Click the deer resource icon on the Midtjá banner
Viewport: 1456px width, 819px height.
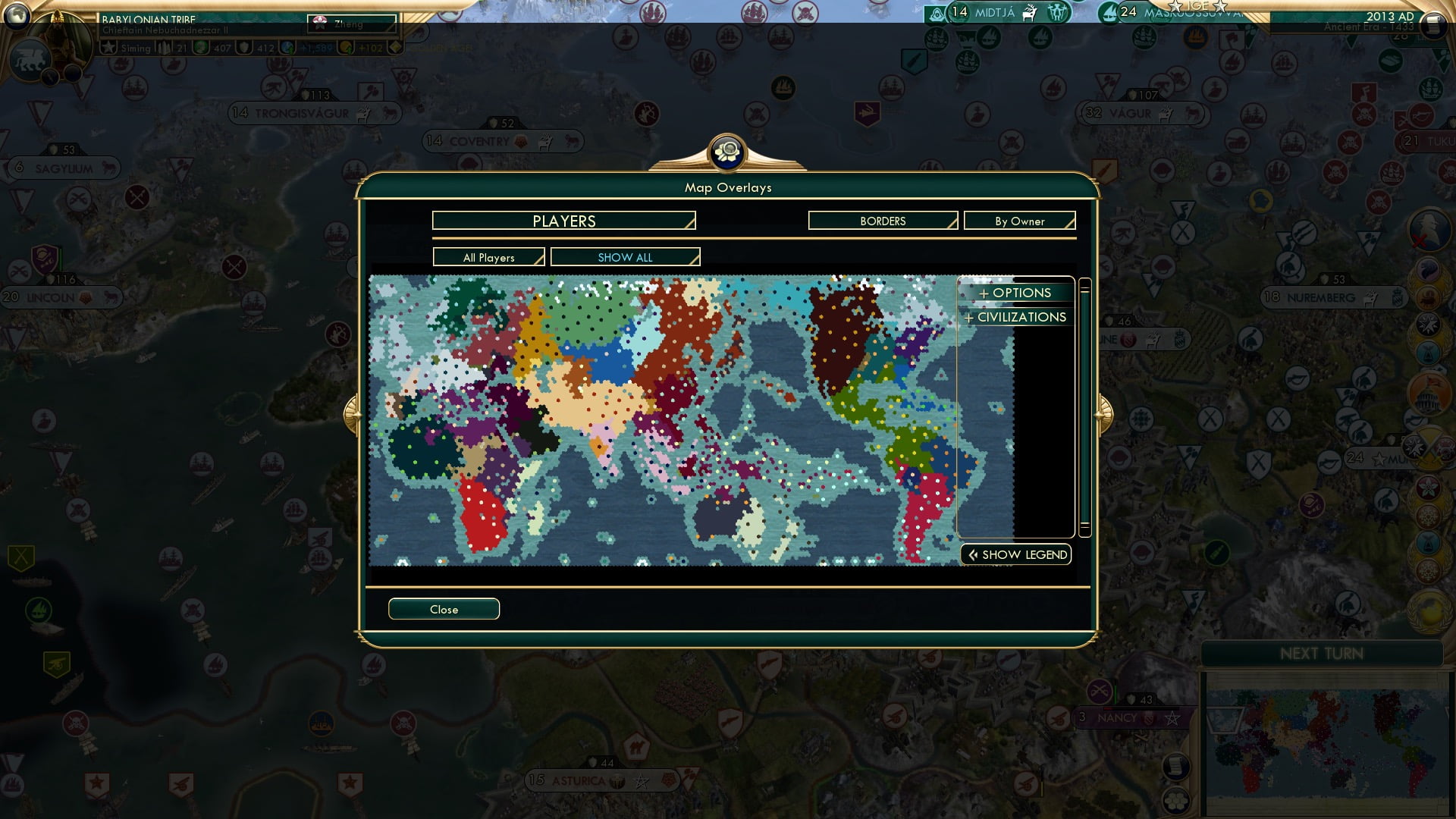(1030, 13)
